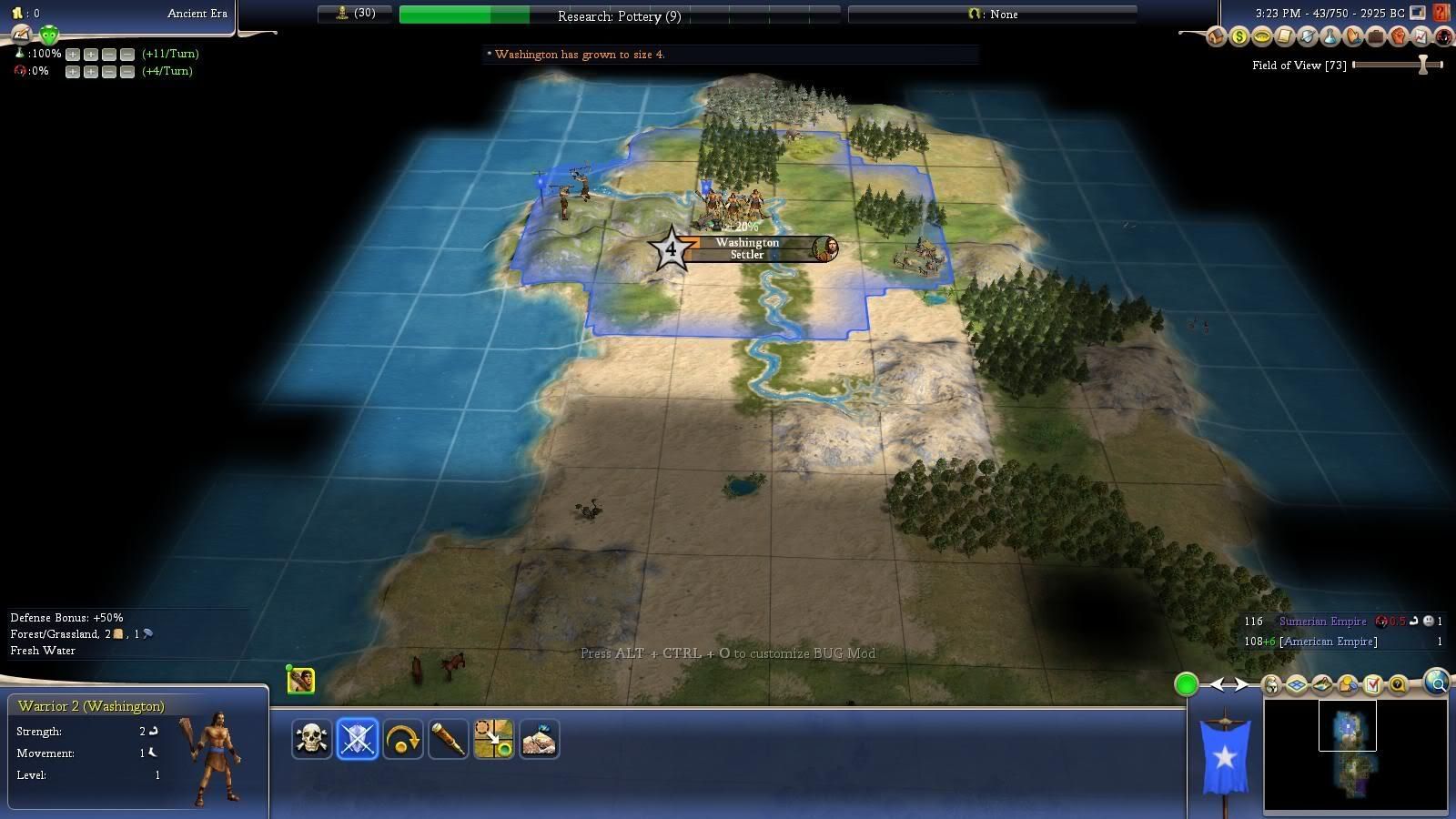The image size is (1456, 819).
Task: Open the Domestic Advisor house icon
Action: tap(1217, 37)
